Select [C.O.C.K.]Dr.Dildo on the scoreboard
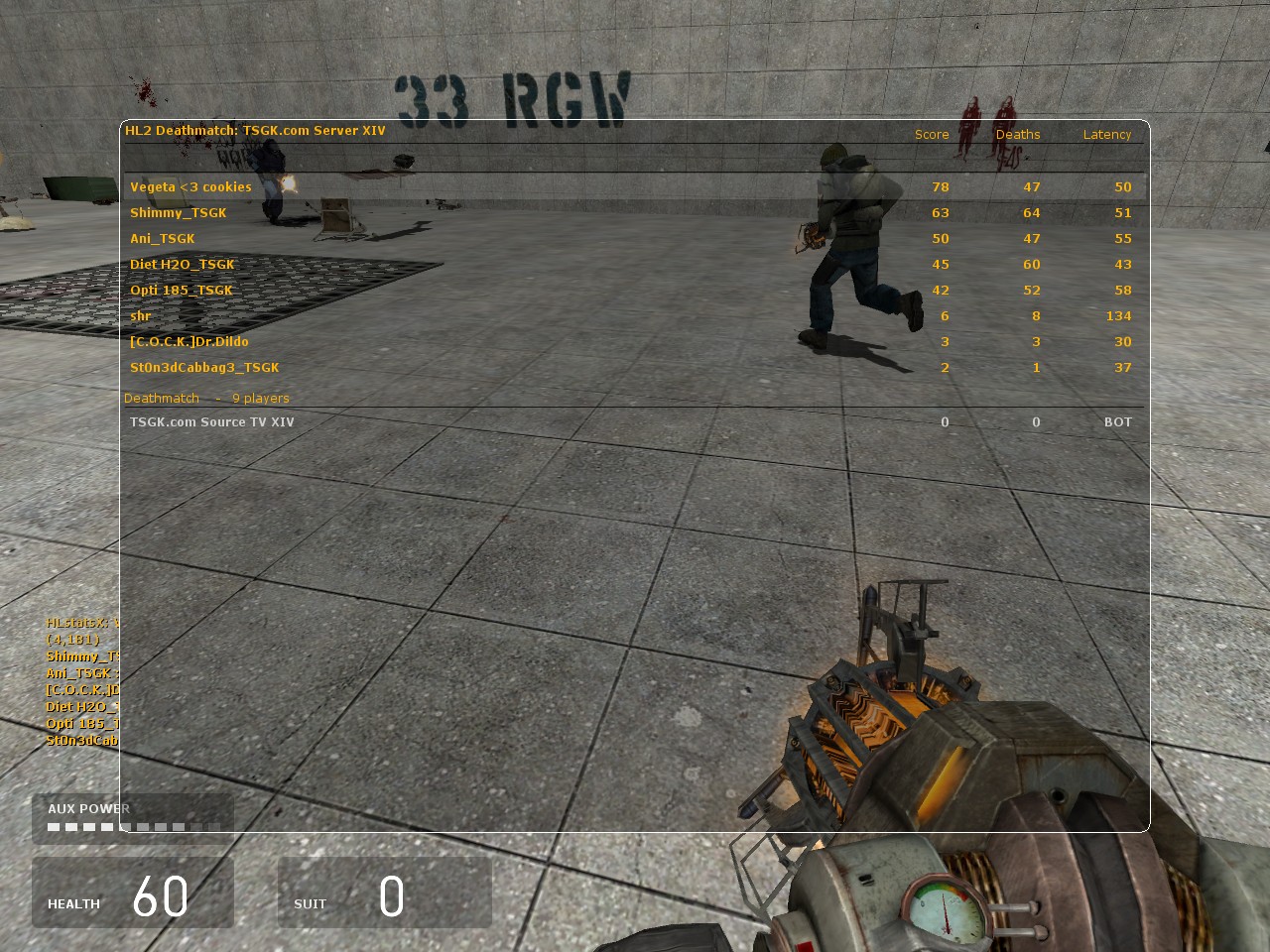The width and height of the screenshot is (1270, 952). (190, 341)
